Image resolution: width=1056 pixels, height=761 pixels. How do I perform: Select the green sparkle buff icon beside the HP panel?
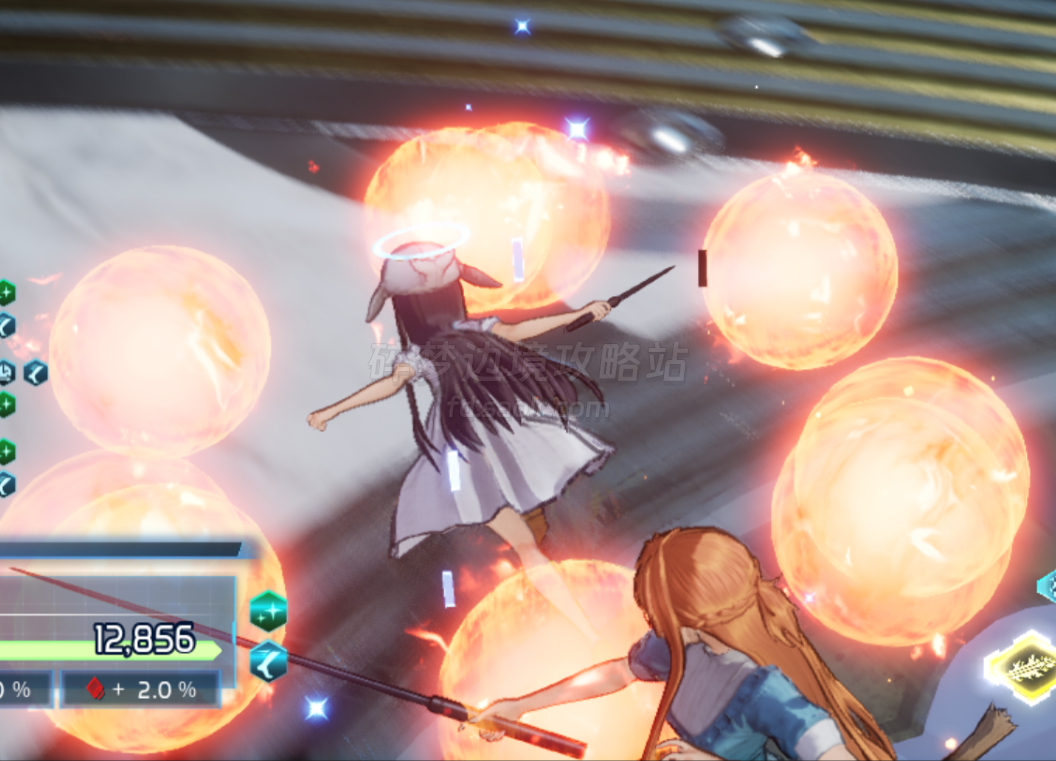268,610
